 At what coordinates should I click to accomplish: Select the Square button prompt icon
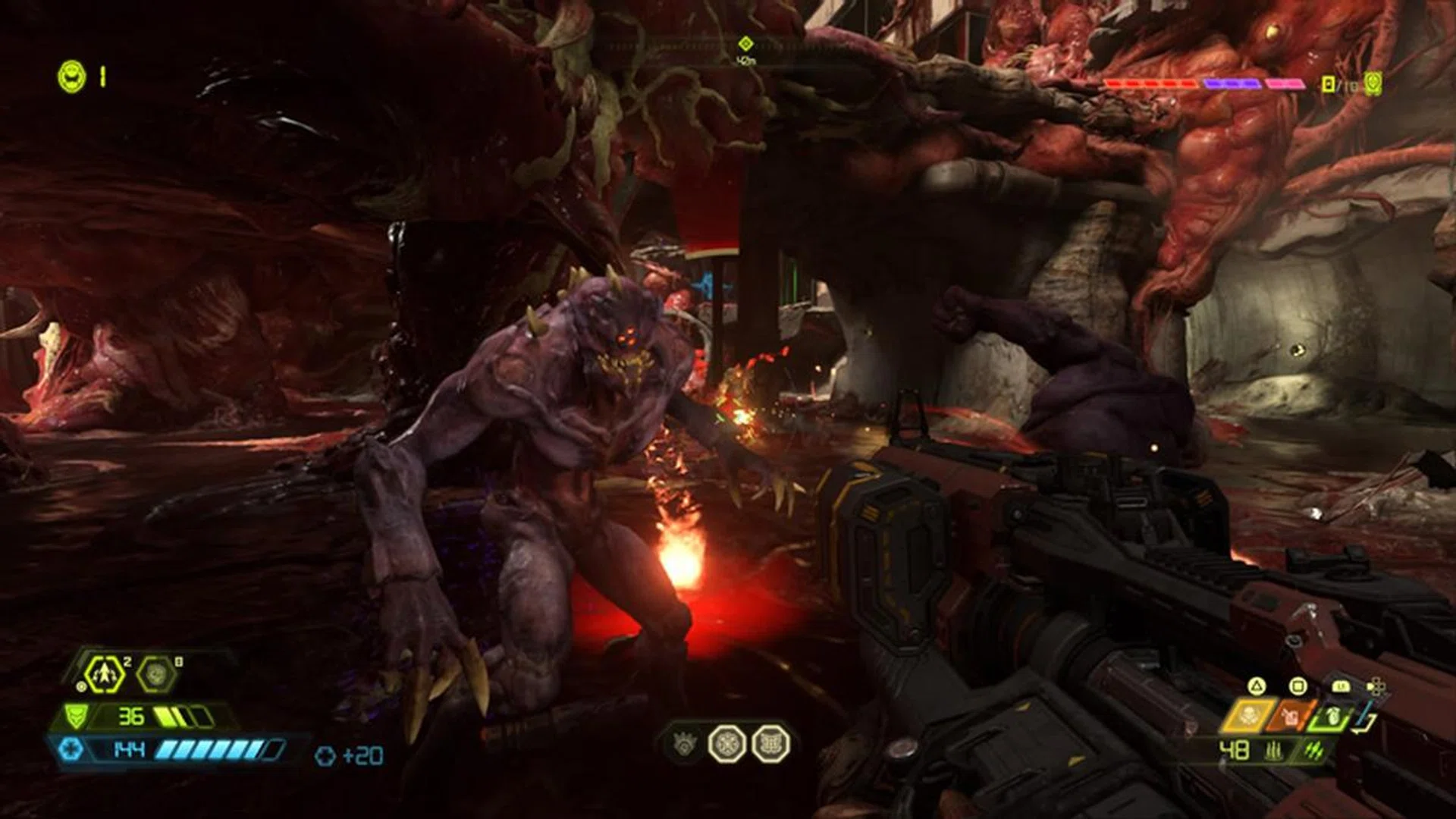click(1298, 688)
